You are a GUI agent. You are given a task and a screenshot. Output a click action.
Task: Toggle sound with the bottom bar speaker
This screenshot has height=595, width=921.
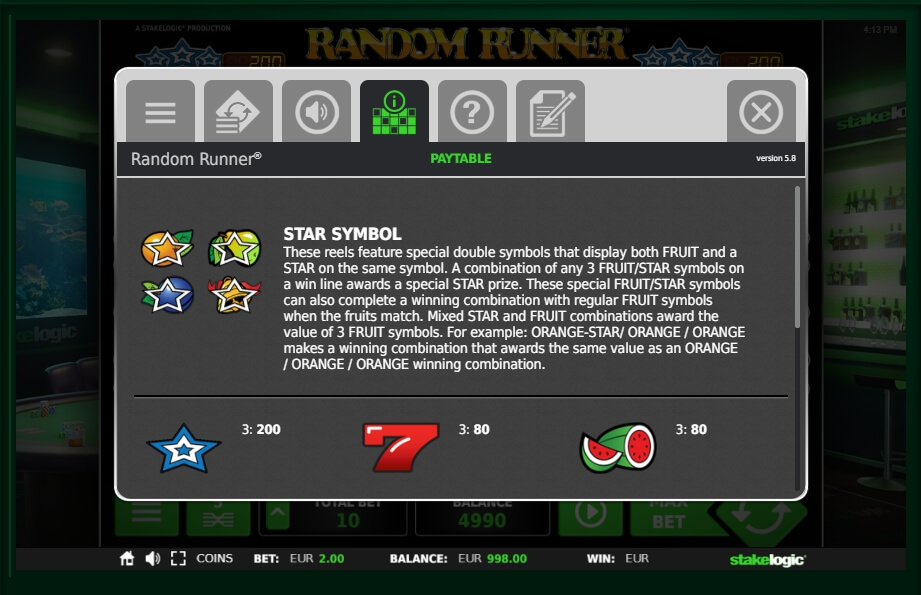click(152, 559)
